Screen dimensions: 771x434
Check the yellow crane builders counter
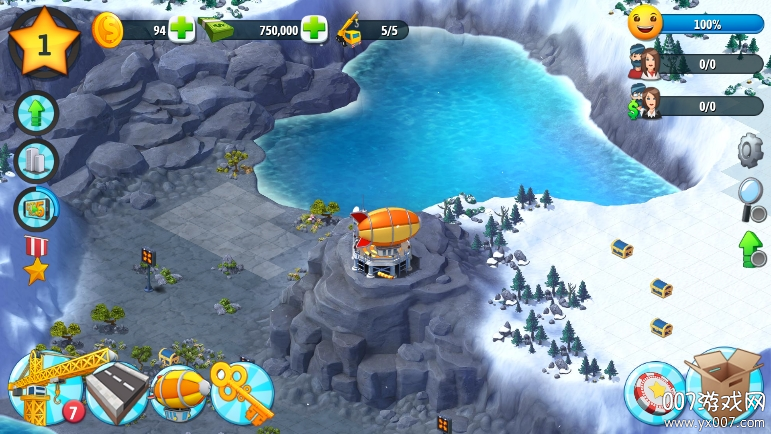[372, 29]
